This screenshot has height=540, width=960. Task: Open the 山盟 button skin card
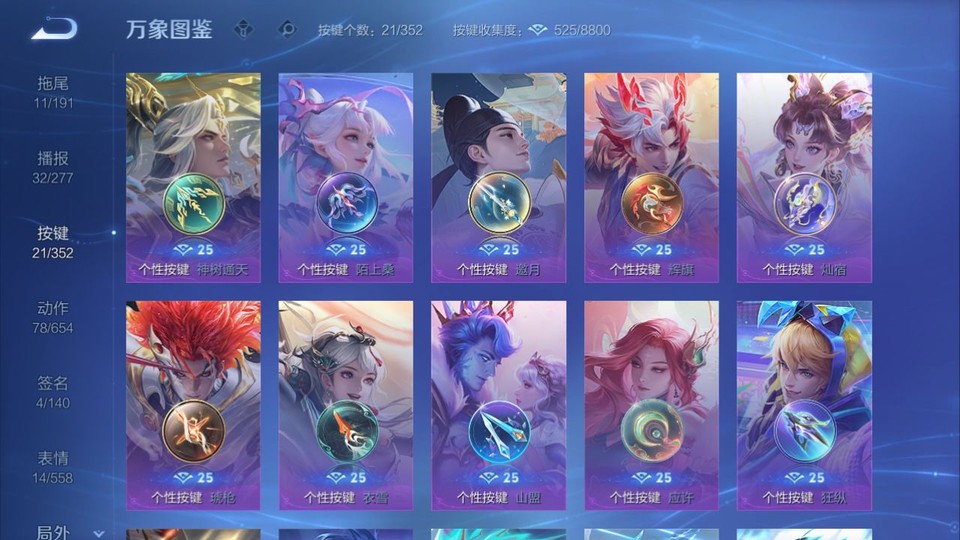499,405
